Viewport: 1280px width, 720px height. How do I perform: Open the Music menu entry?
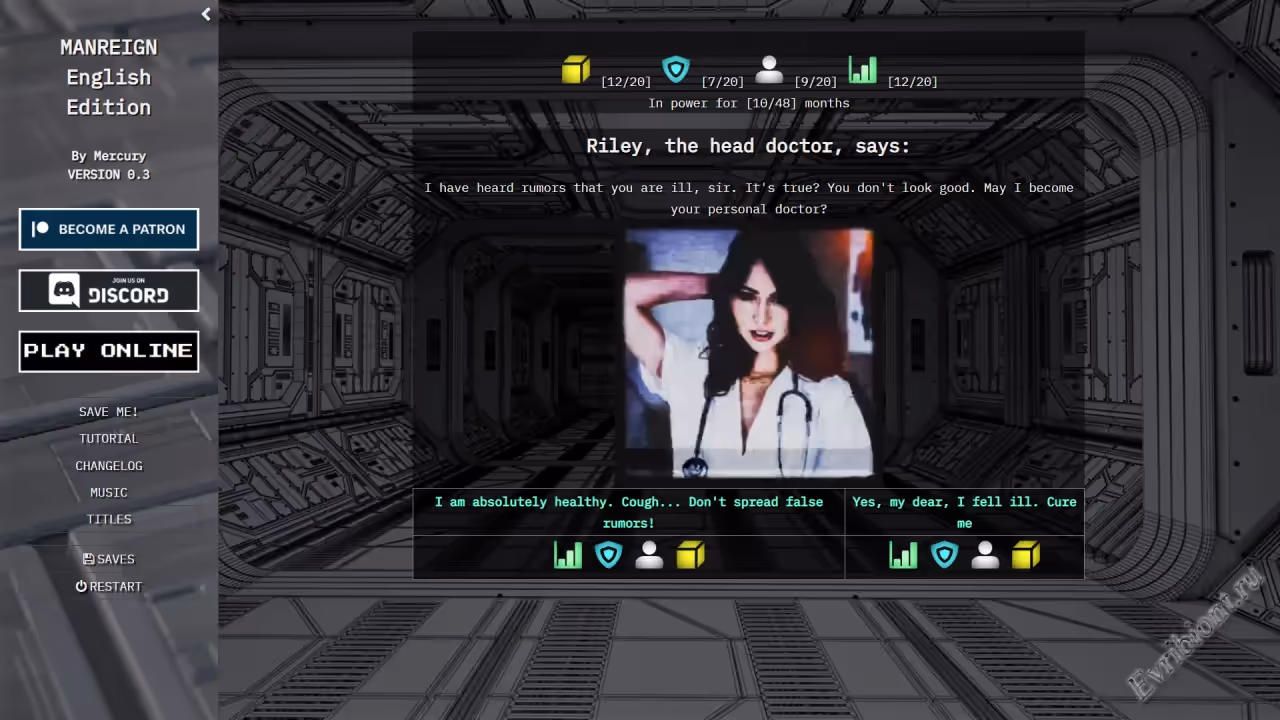point(109,493)
